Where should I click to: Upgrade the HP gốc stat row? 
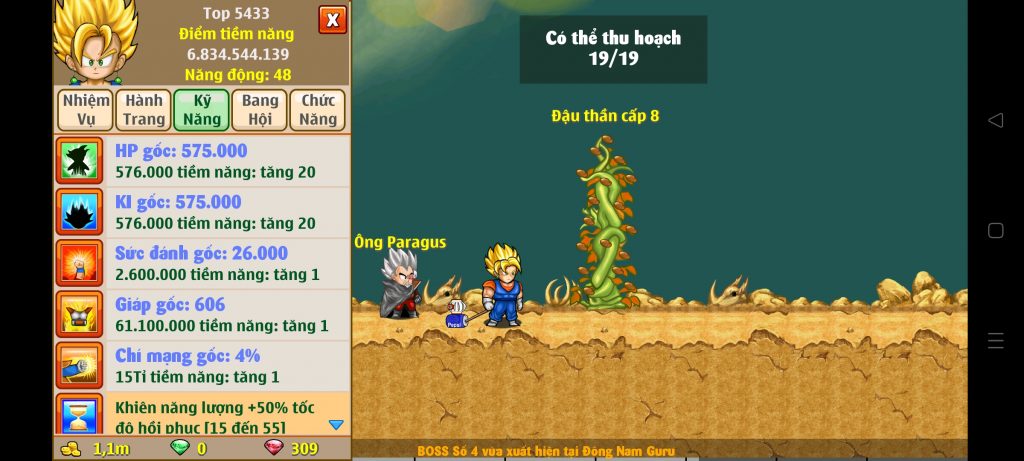[202, 161]
